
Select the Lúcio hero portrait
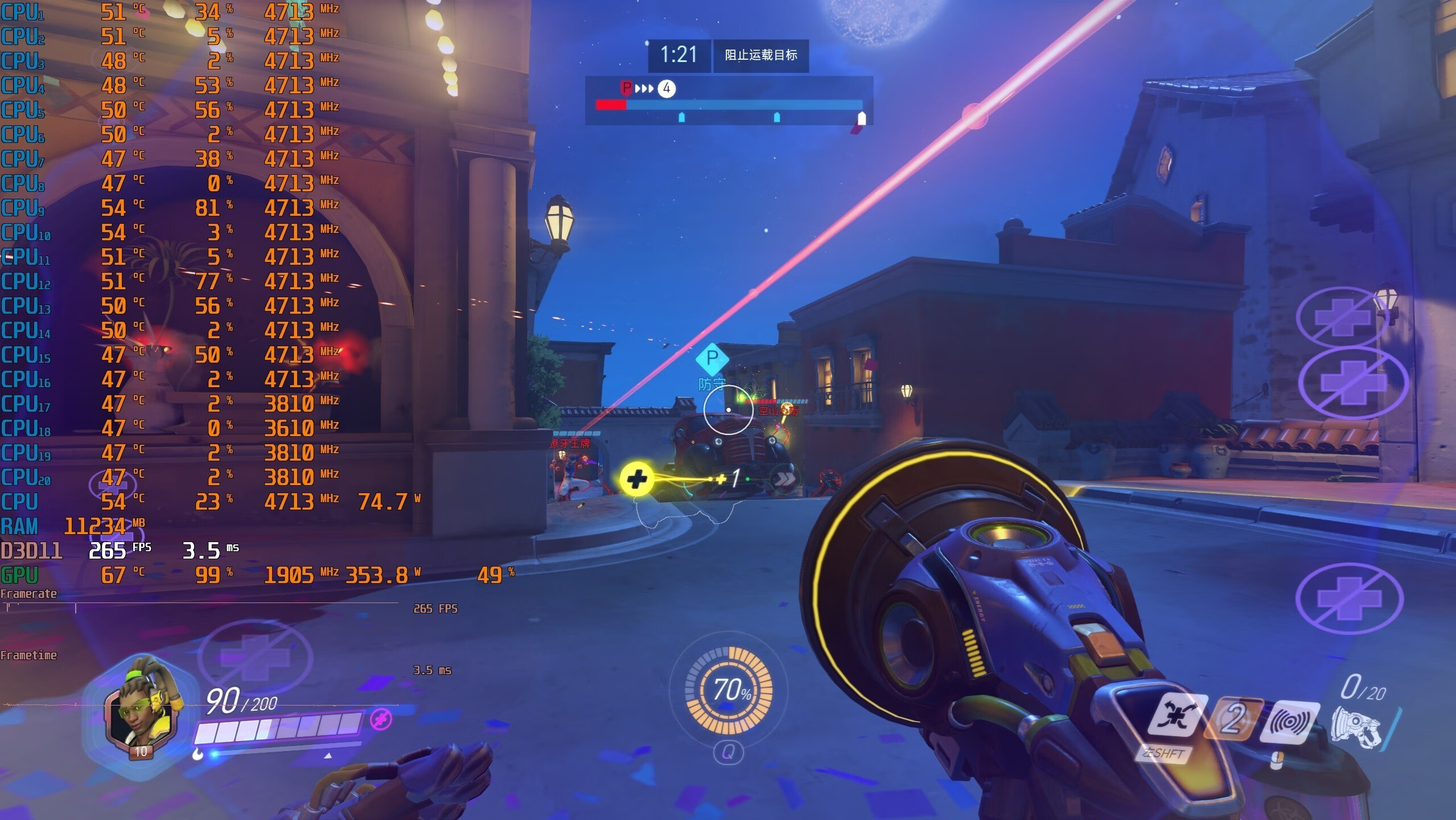[143, 712]
